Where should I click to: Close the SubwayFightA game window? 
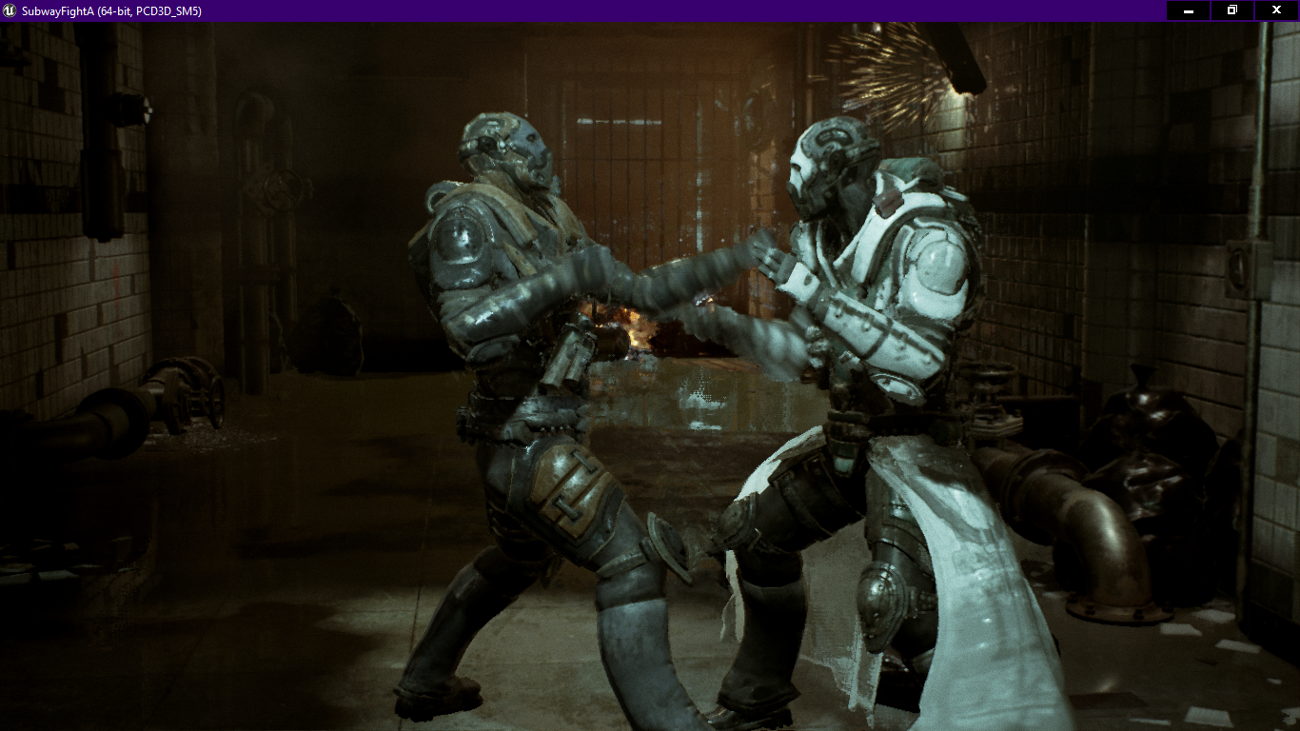1275,12
